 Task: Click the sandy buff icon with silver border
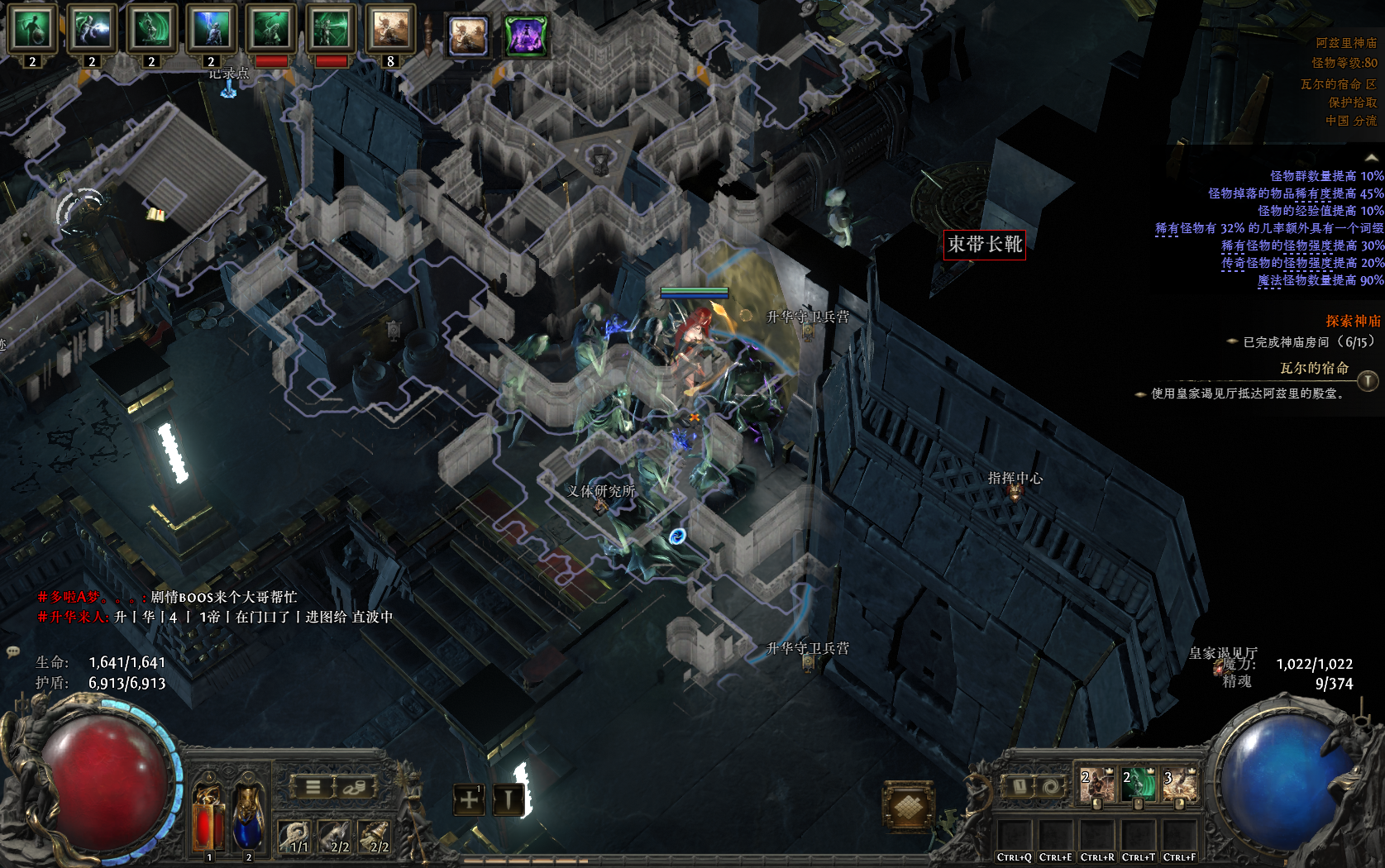tap(468, 36)
